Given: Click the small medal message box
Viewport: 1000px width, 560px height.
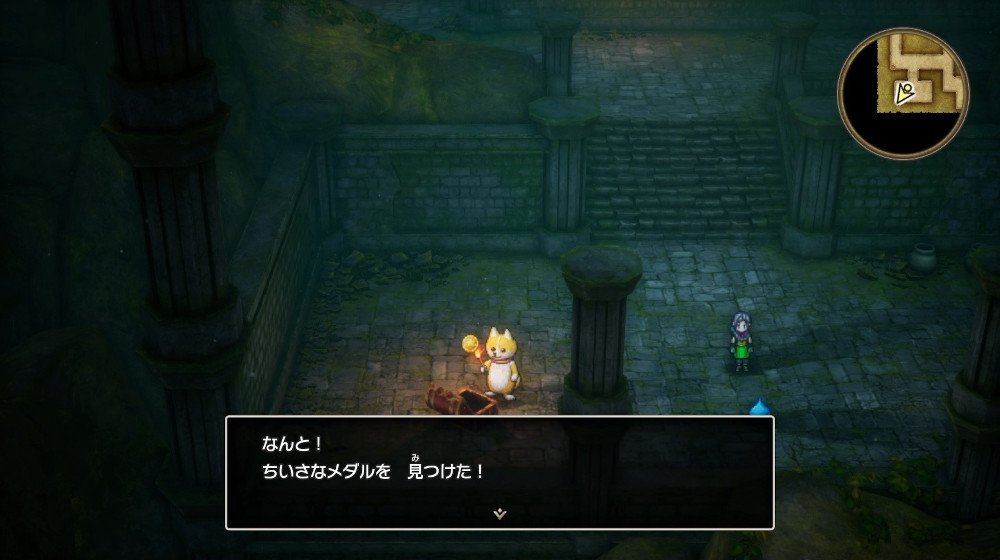Looking at the screenshot, I should (499, 472).
